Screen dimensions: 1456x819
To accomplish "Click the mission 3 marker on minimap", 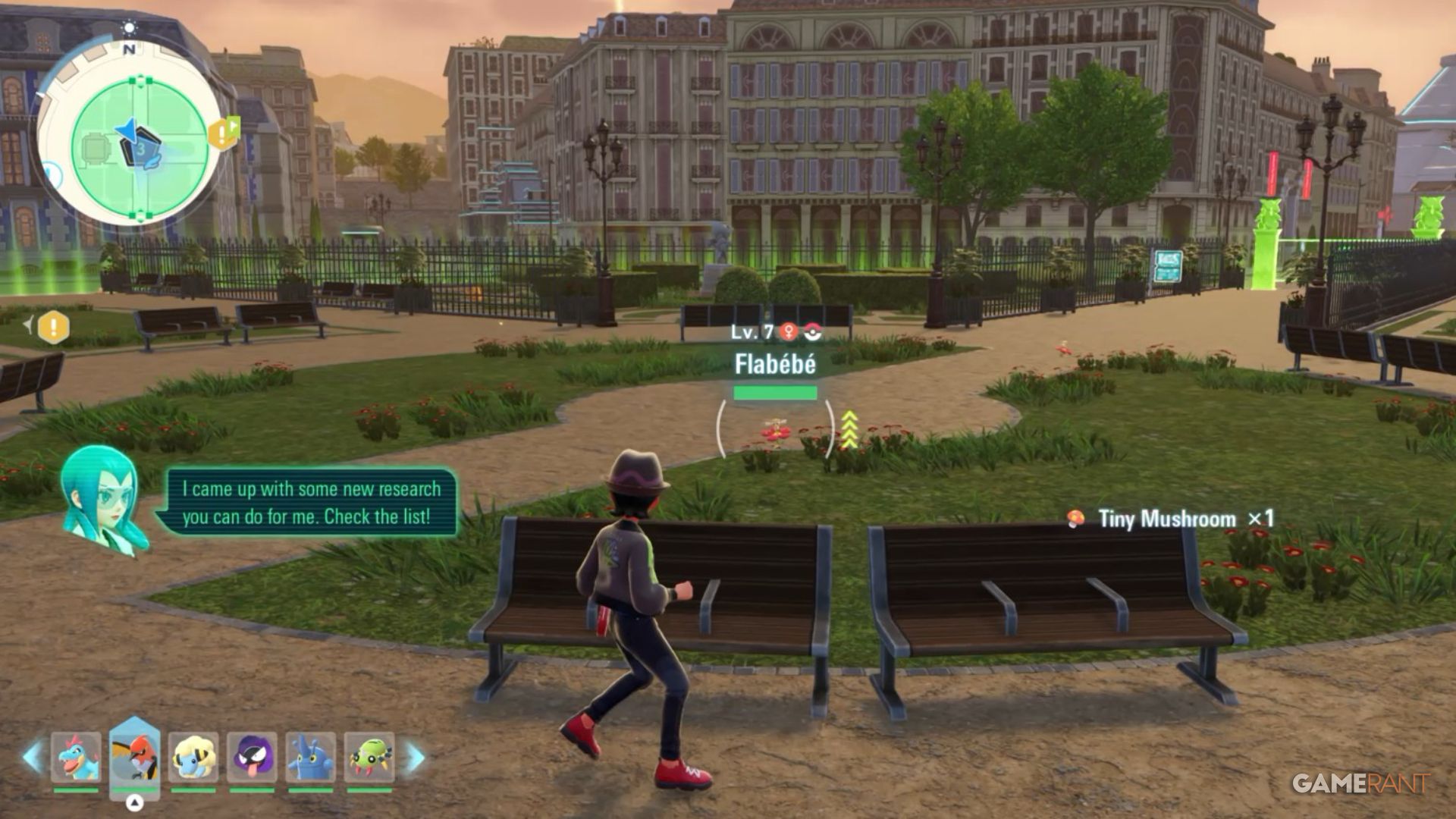I will [142, 149].
